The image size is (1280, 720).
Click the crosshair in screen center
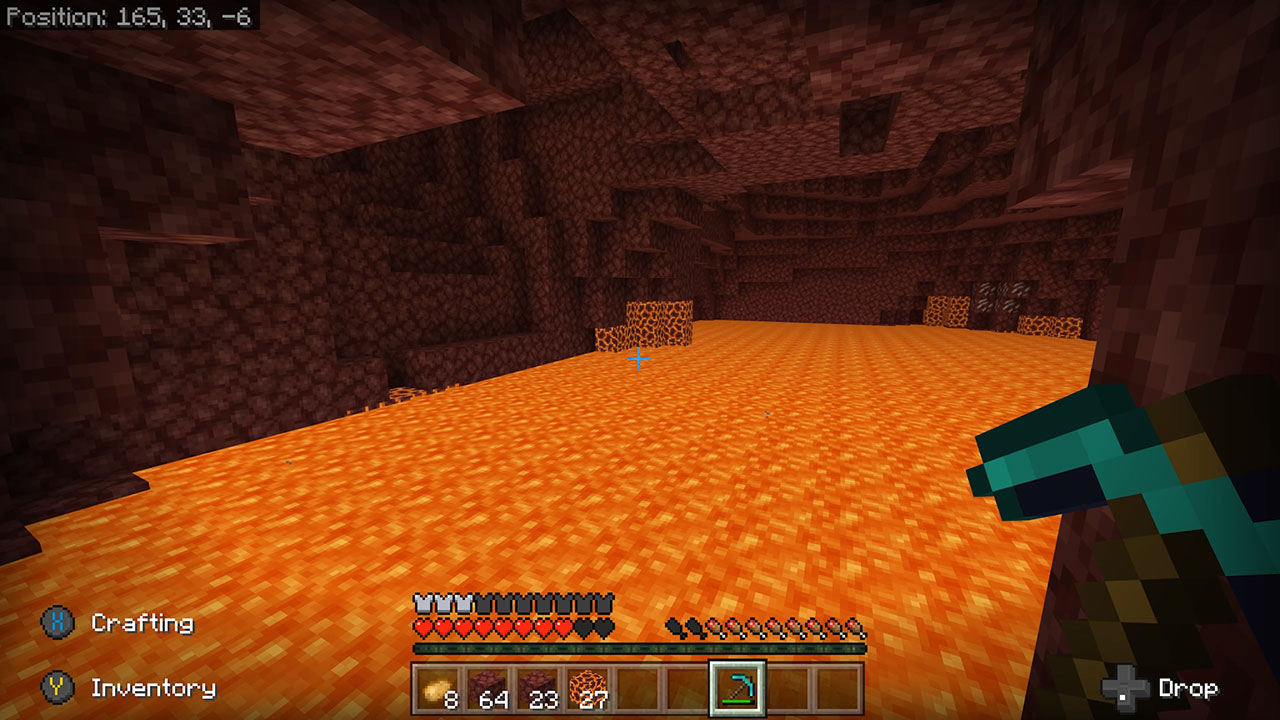point(638,358)
